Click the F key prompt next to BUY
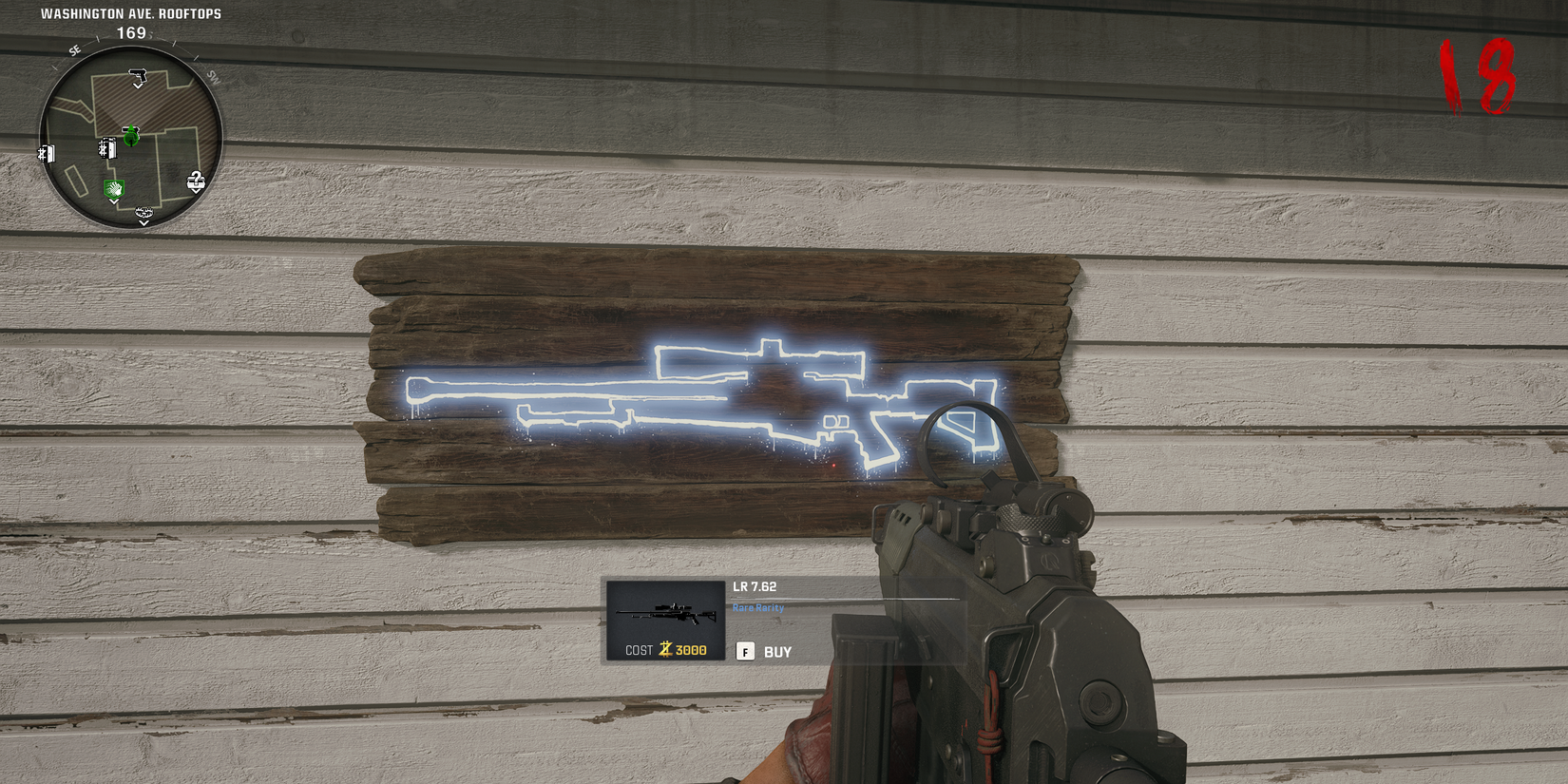1568x784 pixels. pos(745,652)
